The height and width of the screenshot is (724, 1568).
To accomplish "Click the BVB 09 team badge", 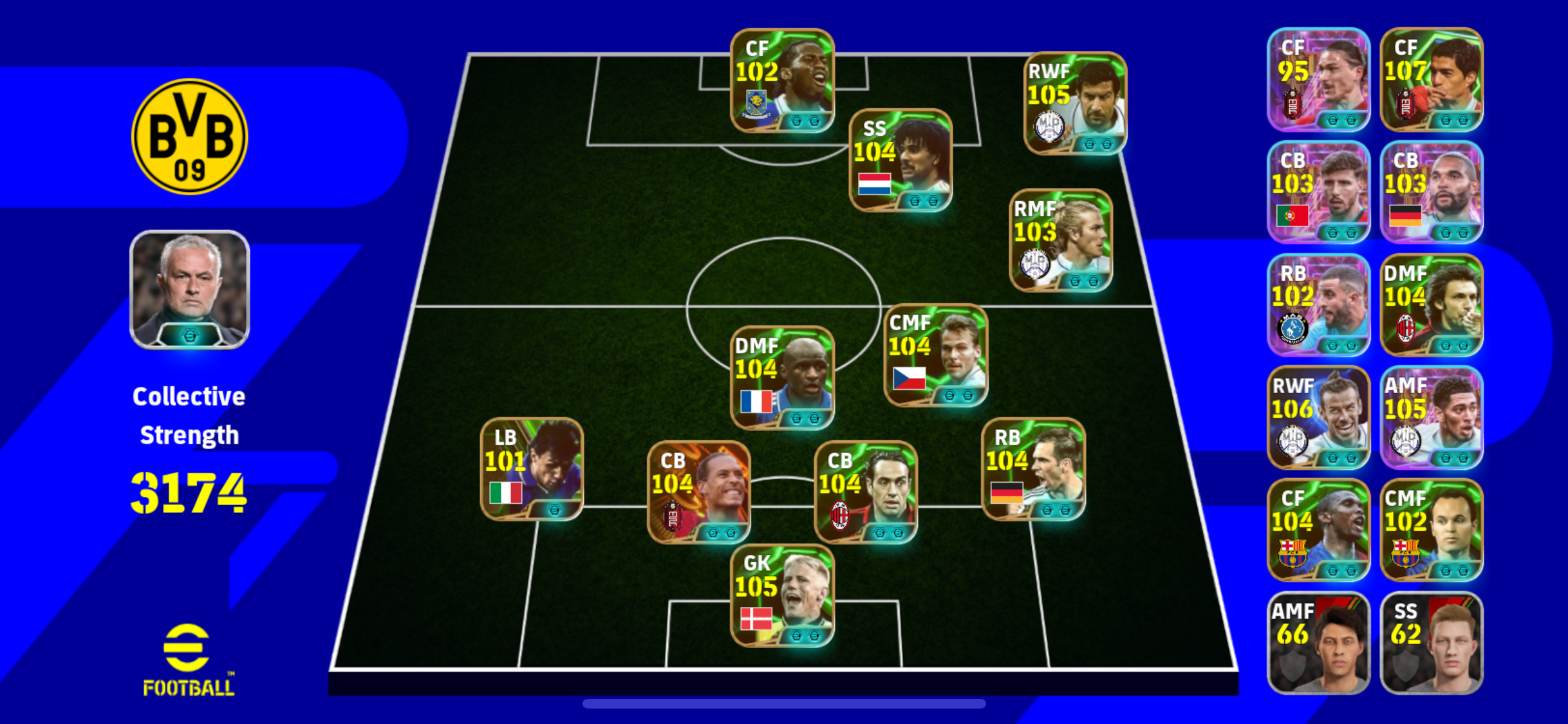I will point(189,136).
